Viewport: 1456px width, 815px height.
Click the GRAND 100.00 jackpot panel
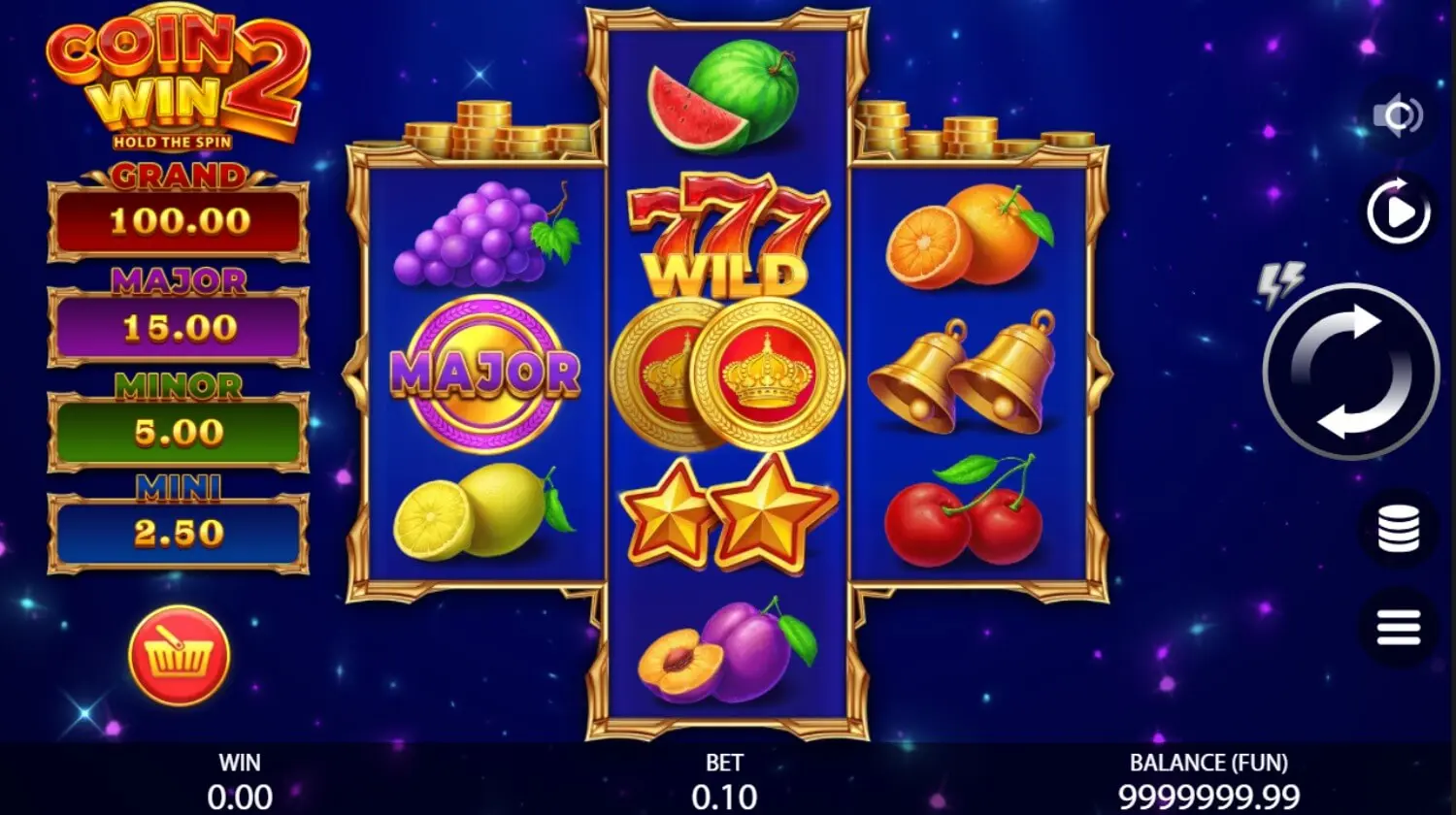pyautogui.click(x=178, y=220)
